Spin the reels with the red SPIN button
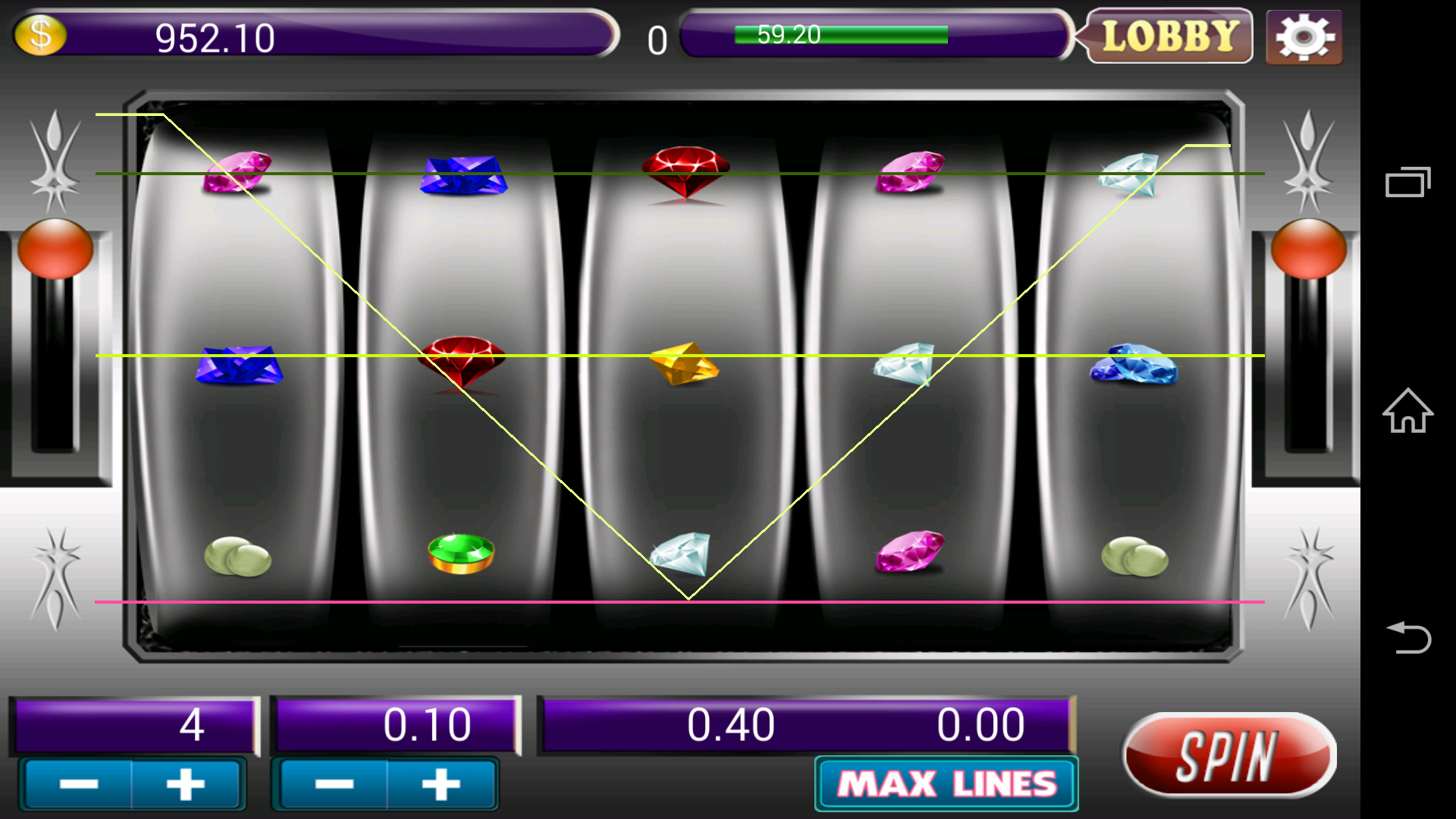The height and width of the screenshot is (819, 1456). (x=1228, y=755)
